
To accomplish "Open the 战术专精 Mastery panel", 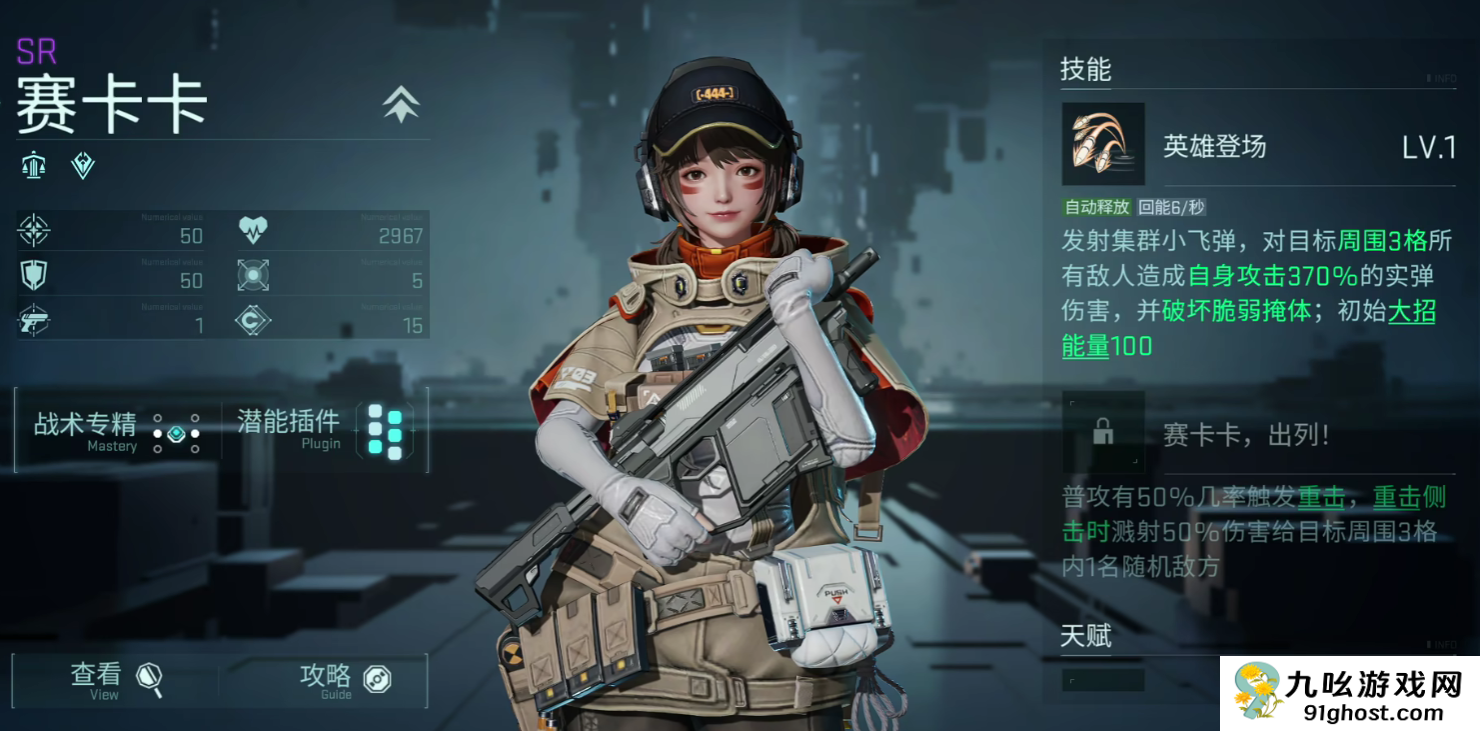I will coord(117,431).
